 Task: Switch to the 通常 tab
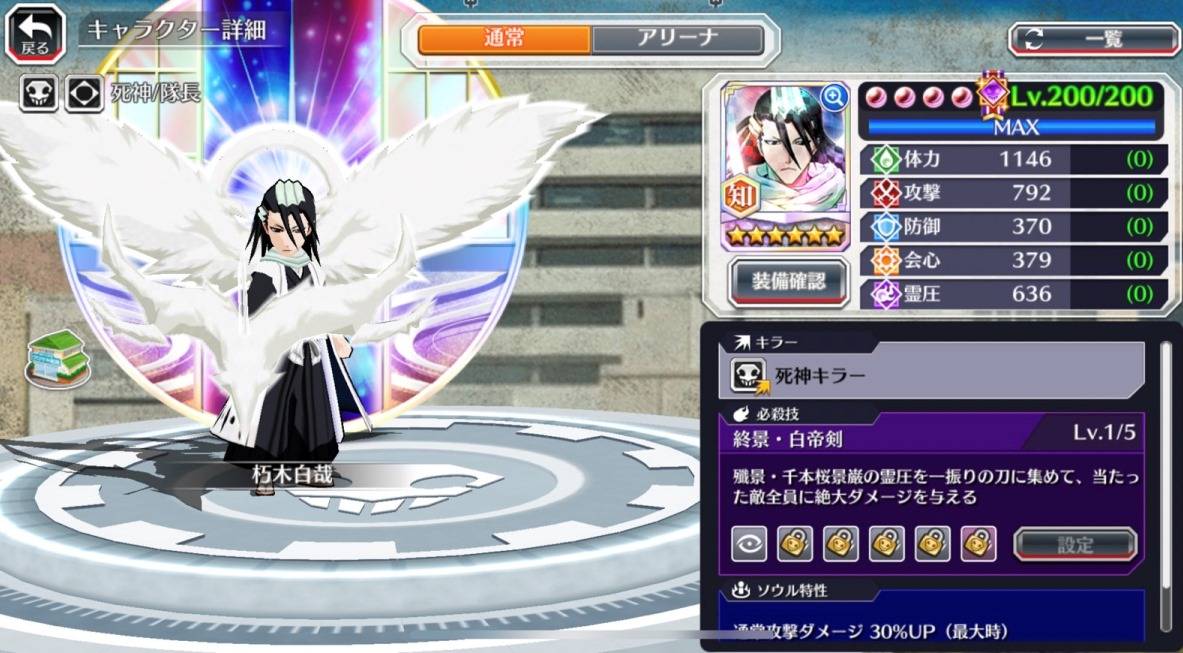[x=504, y=40]
